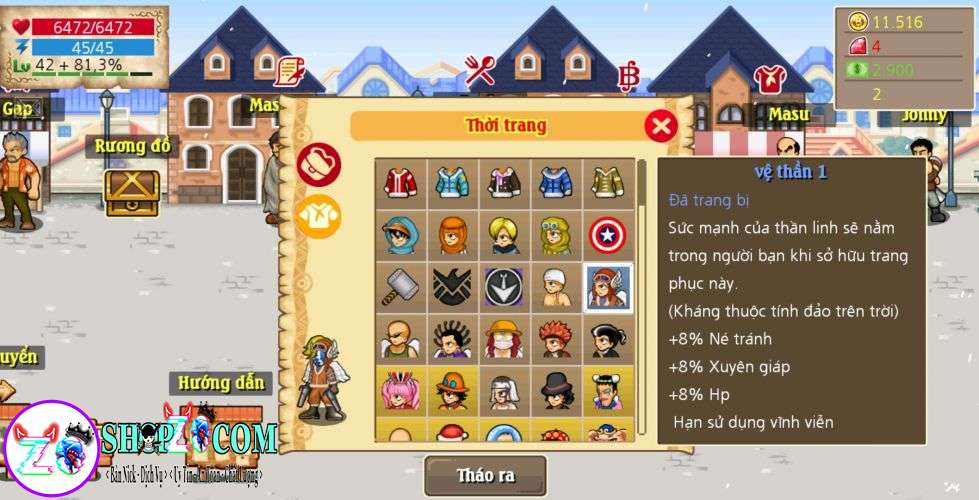Choose the Captain America shield item
Viewport: 979px width, 500px height.
click(x=607, y=235)
